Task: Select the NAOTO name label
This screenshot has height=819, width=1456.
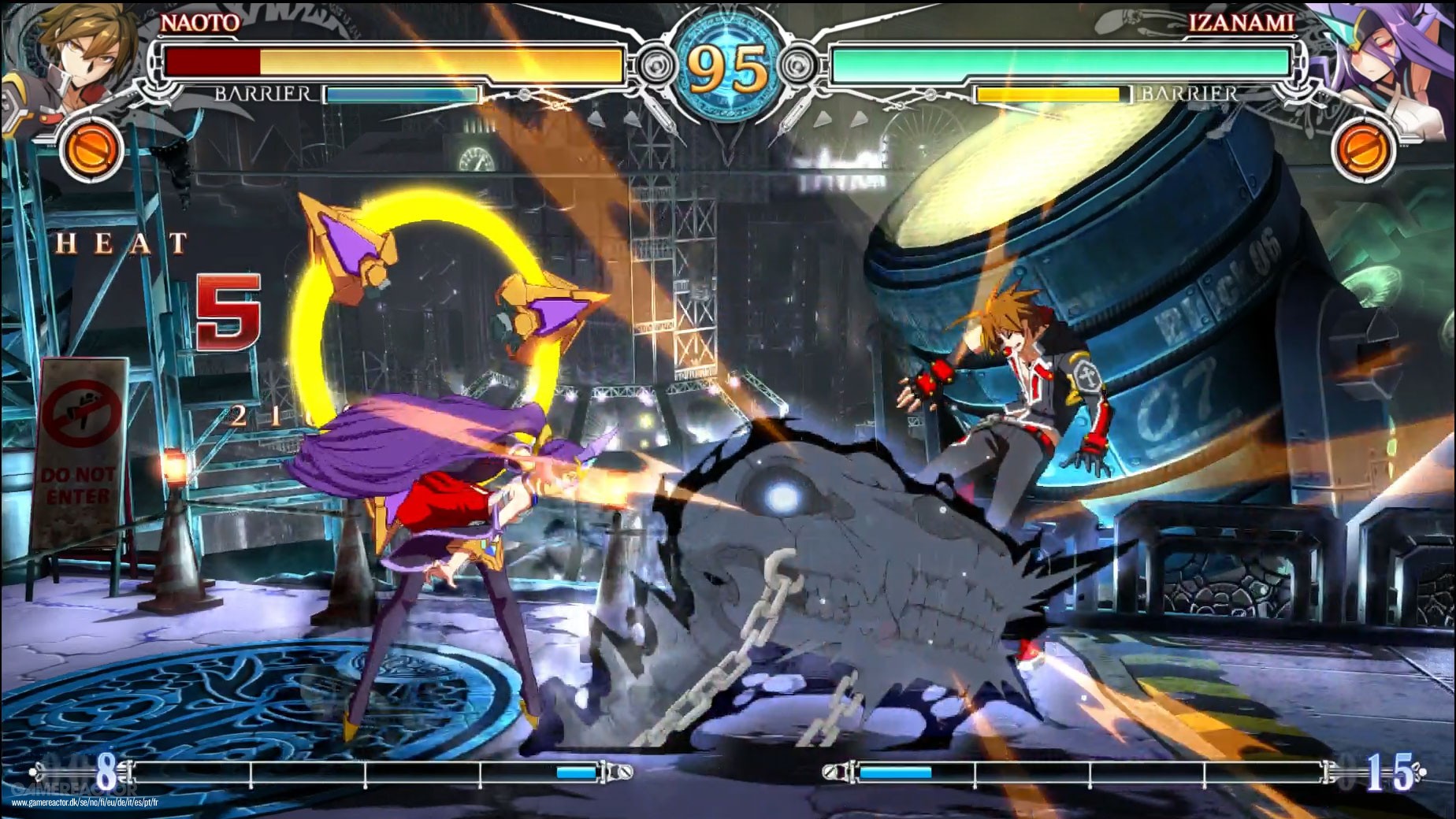Action: (x=201, y=24)
